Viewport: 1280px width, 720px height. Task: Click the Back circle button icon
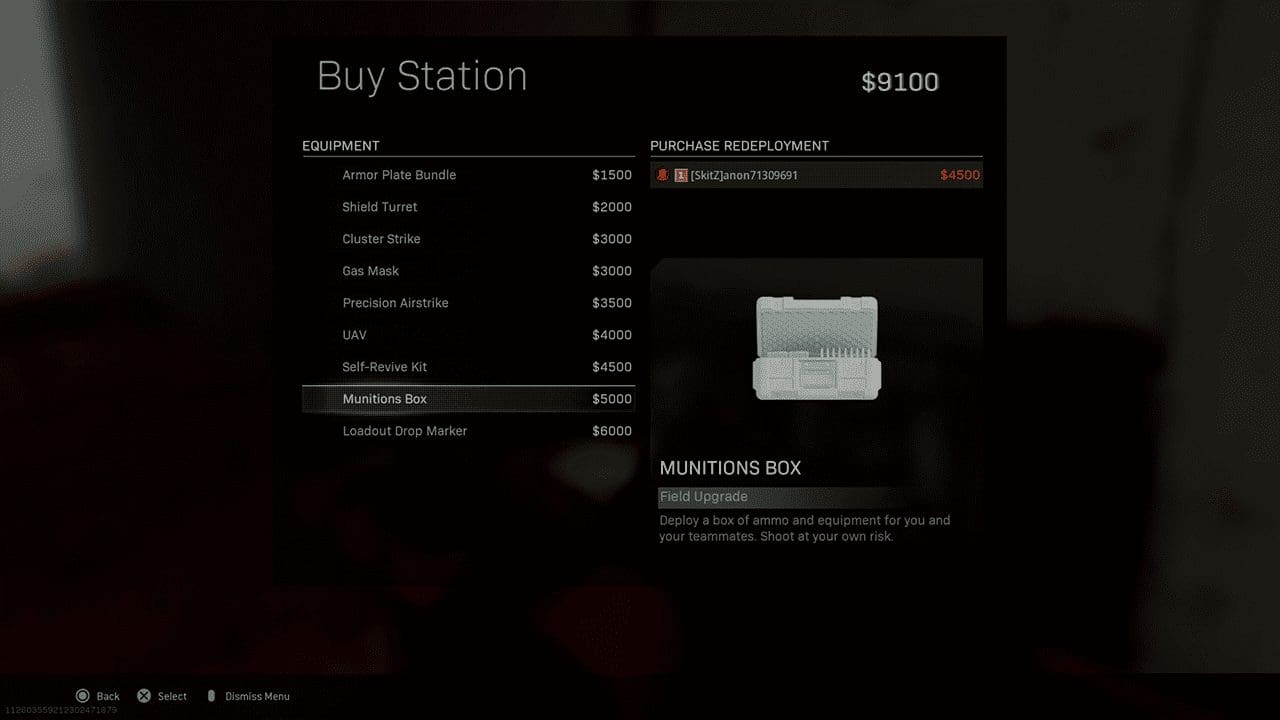(84, 696)
